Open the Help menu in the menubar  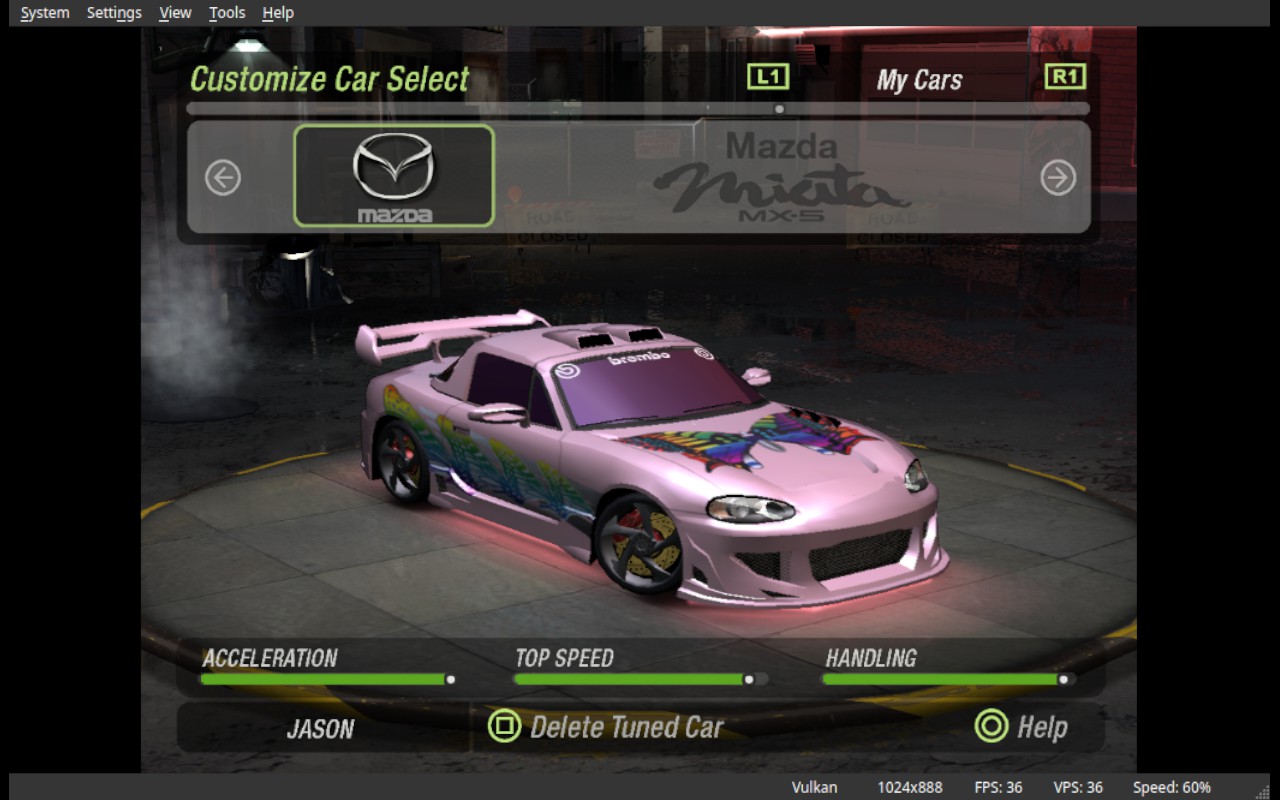tap(278, 13)
